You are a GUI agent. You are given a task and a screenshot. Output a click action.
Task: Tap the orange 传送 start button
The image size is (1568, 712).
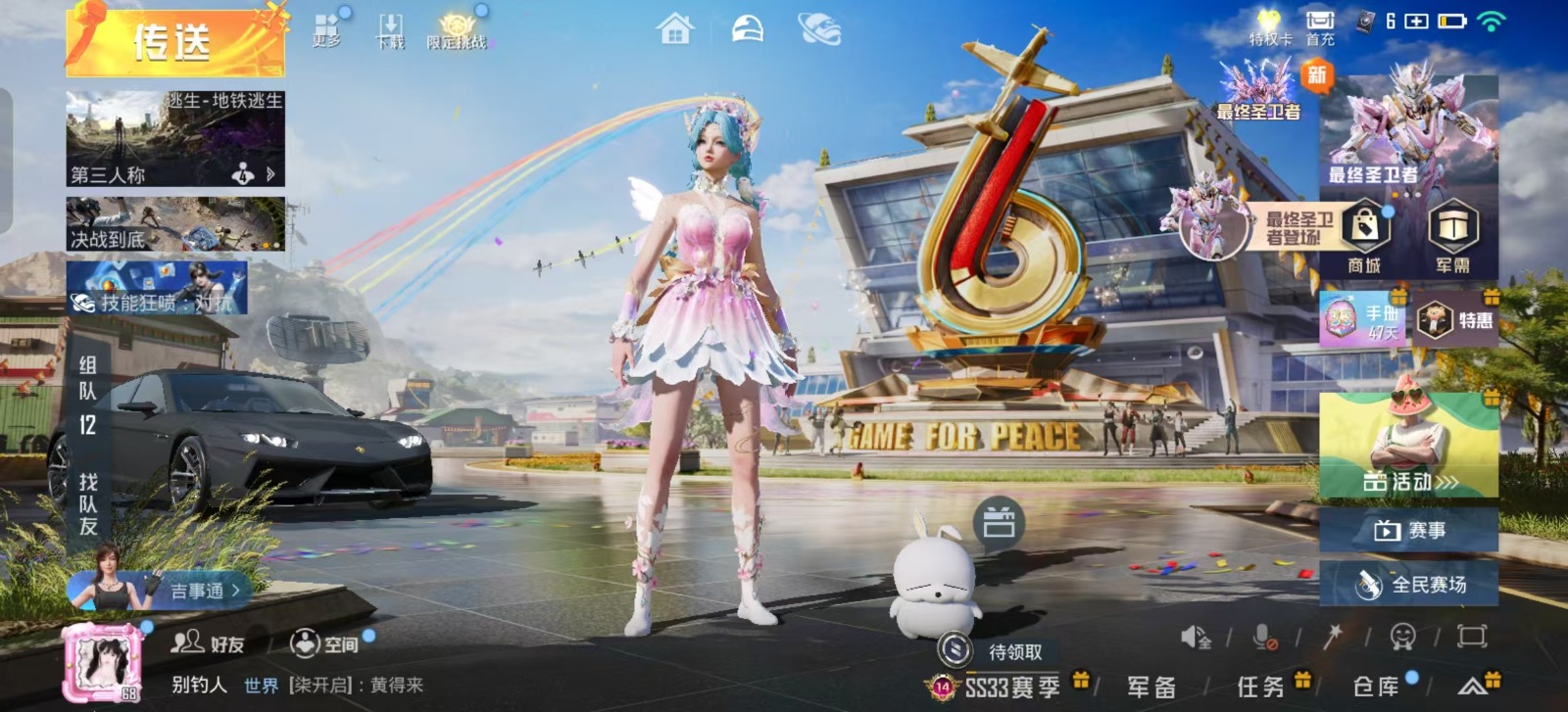(174, 43)
